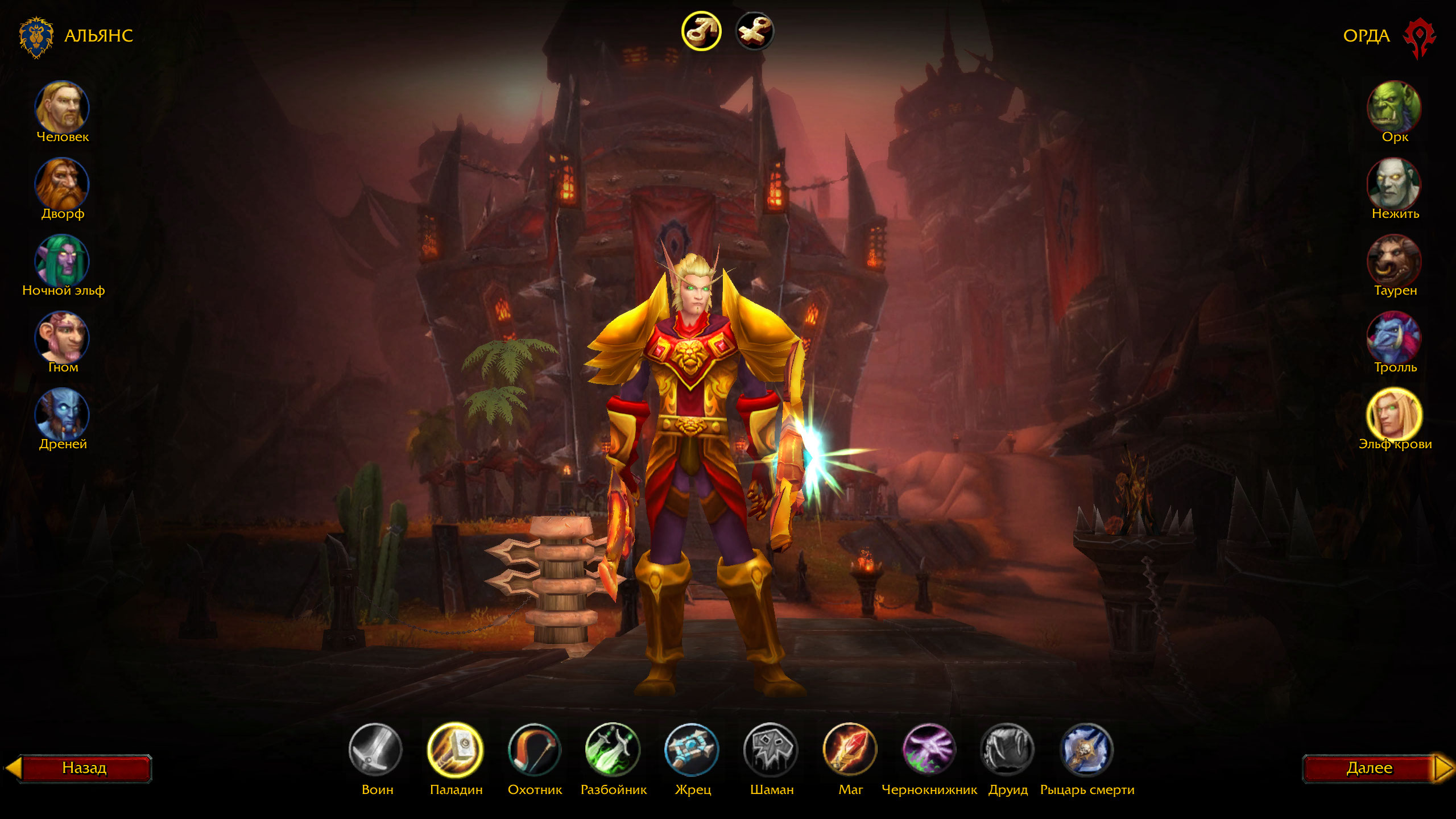Screen dimensions: 1456x819
Task: Pick the Чернокнижник class icon
Action: (x=929, y=750)
